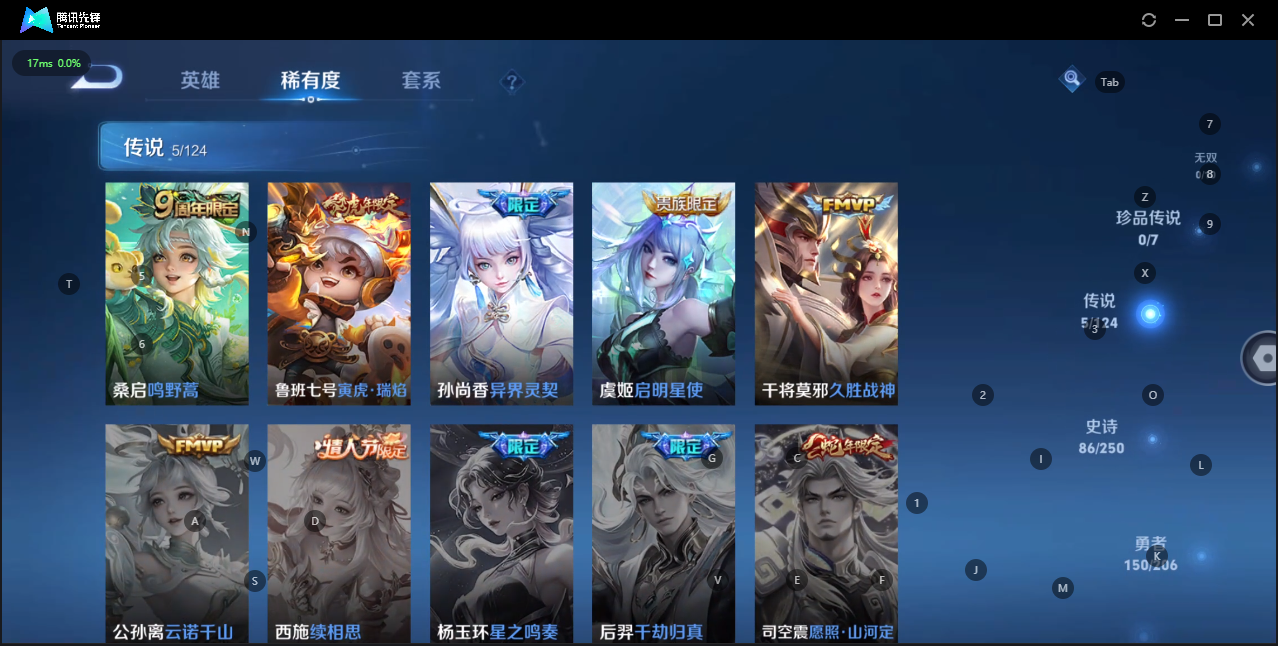1278x646 pixels.
Task: Open the 公孙离 云诺千山 skin card
Action: click(x=177, y=533)
